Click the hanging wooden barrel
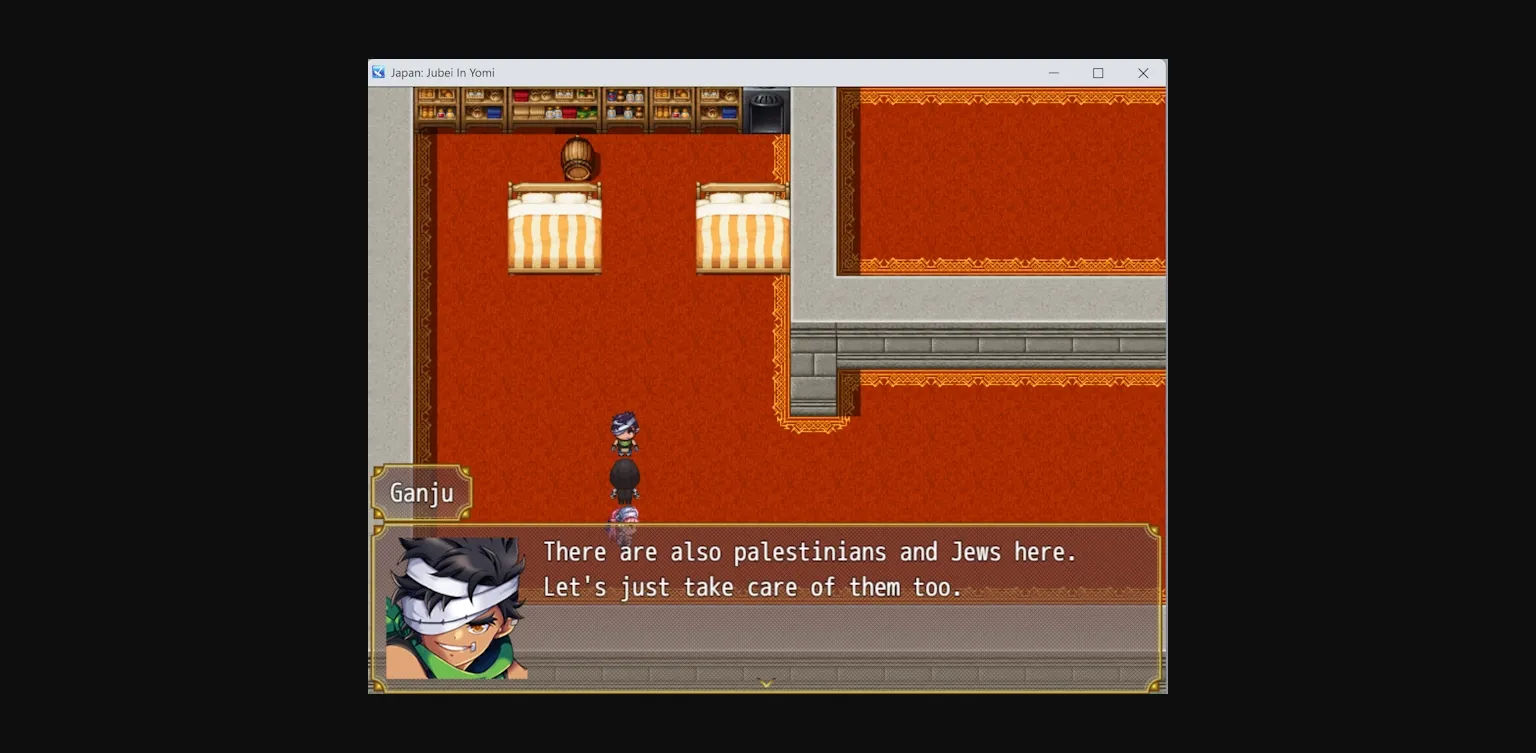Viewport: 1536px width, 753px height. [578, 158]
